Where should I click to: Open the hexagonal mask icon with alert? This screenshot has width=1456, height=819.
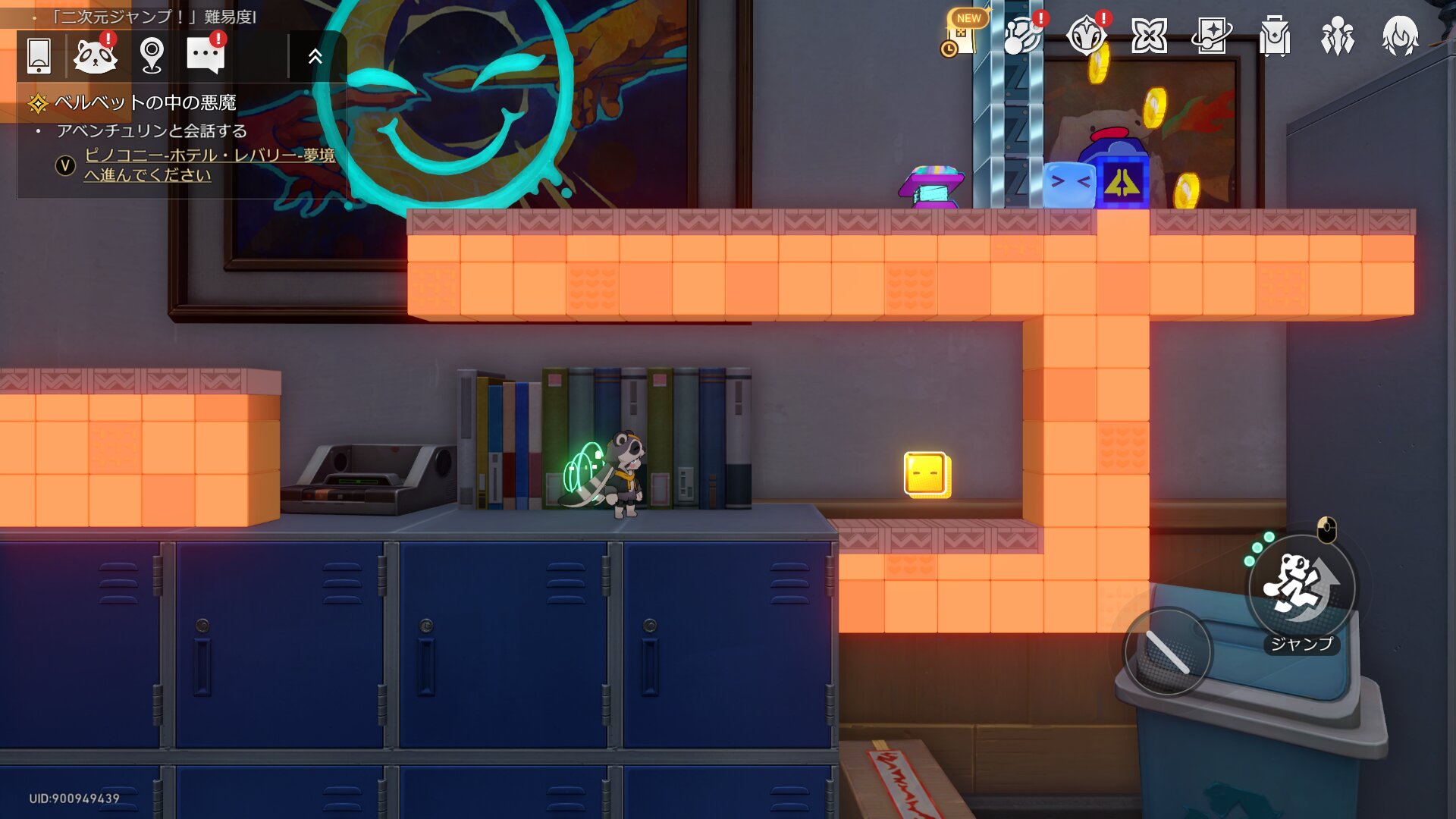pyautogui.click(x=1086, y=36)
